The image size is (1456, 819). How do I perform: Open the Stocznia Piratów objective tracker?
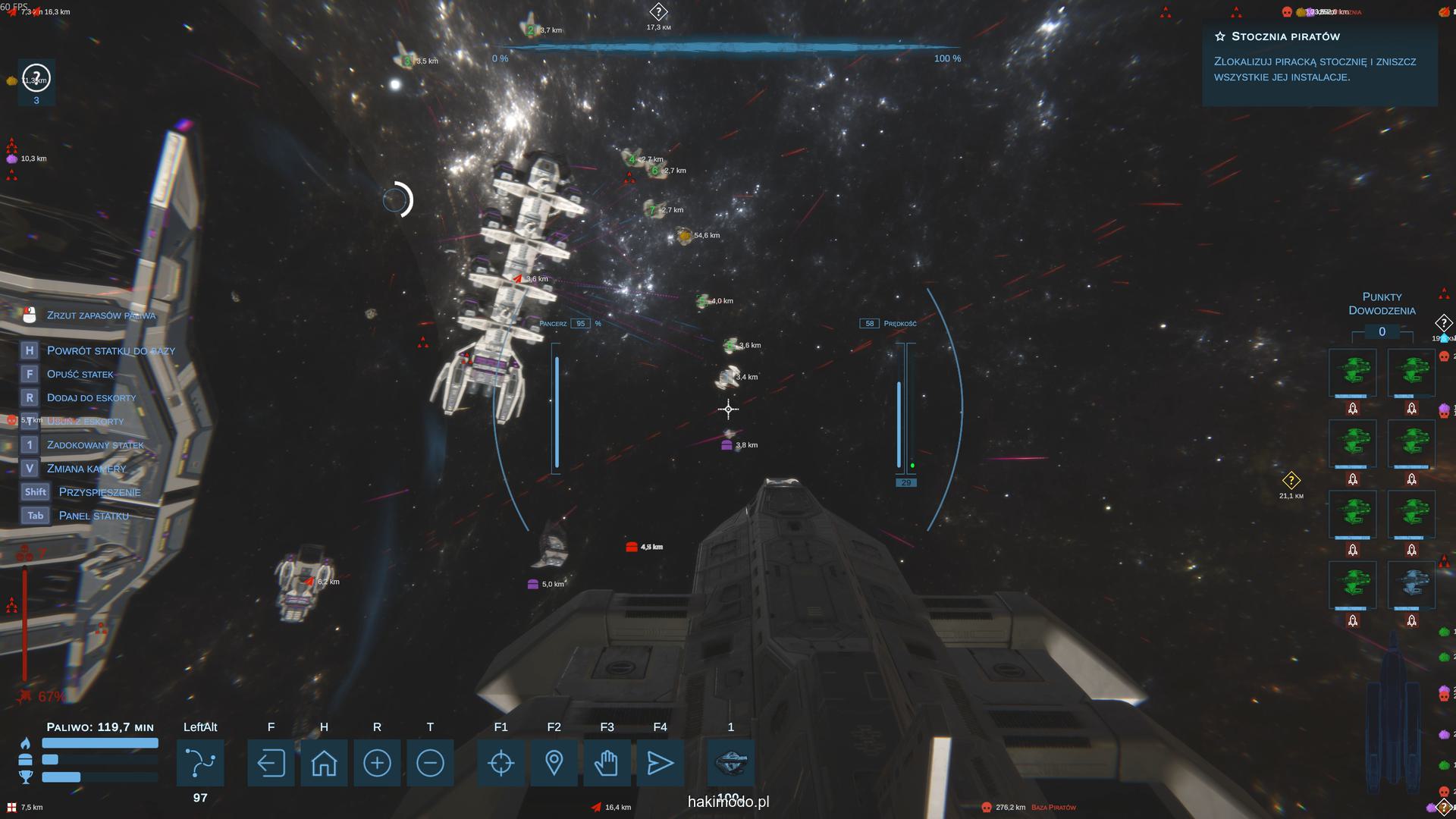[x=1285, y=36]
